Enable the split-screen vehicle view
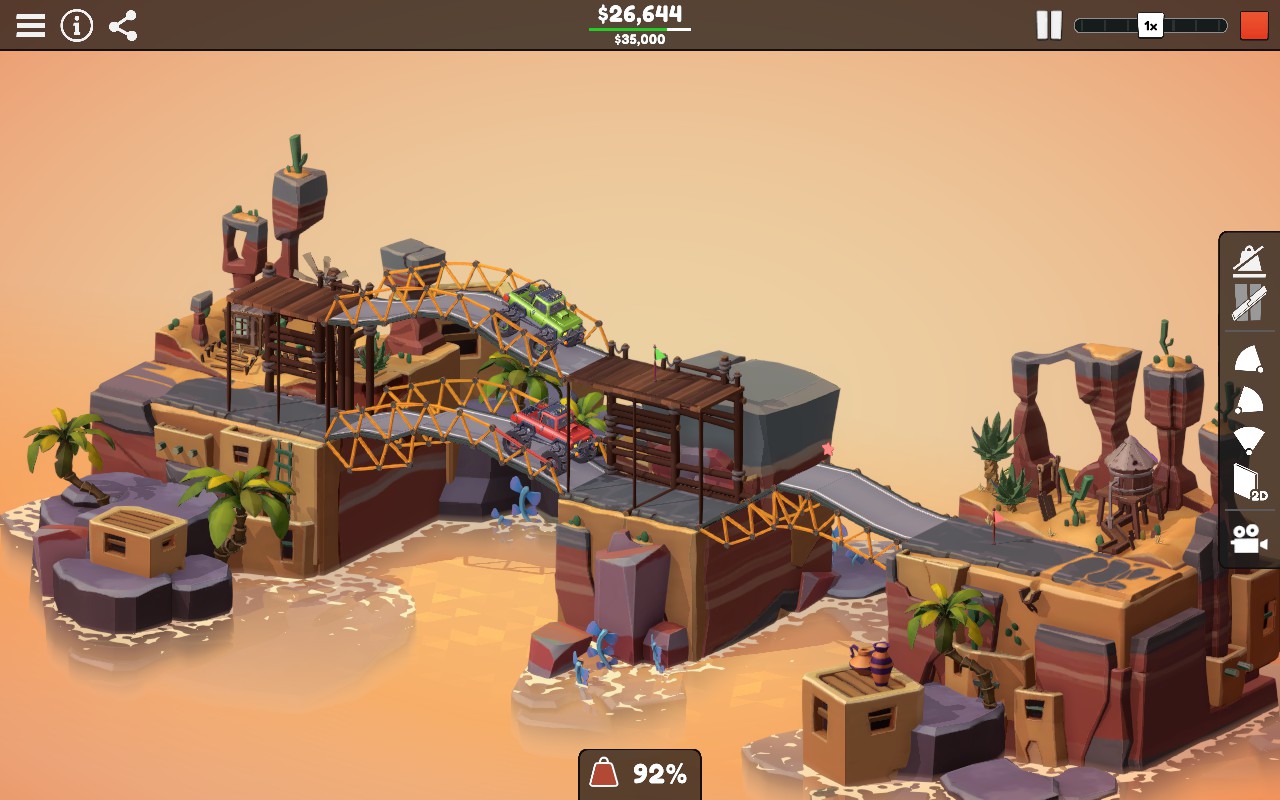This screenshot has width=1280, height=800. coord(1247,300)
